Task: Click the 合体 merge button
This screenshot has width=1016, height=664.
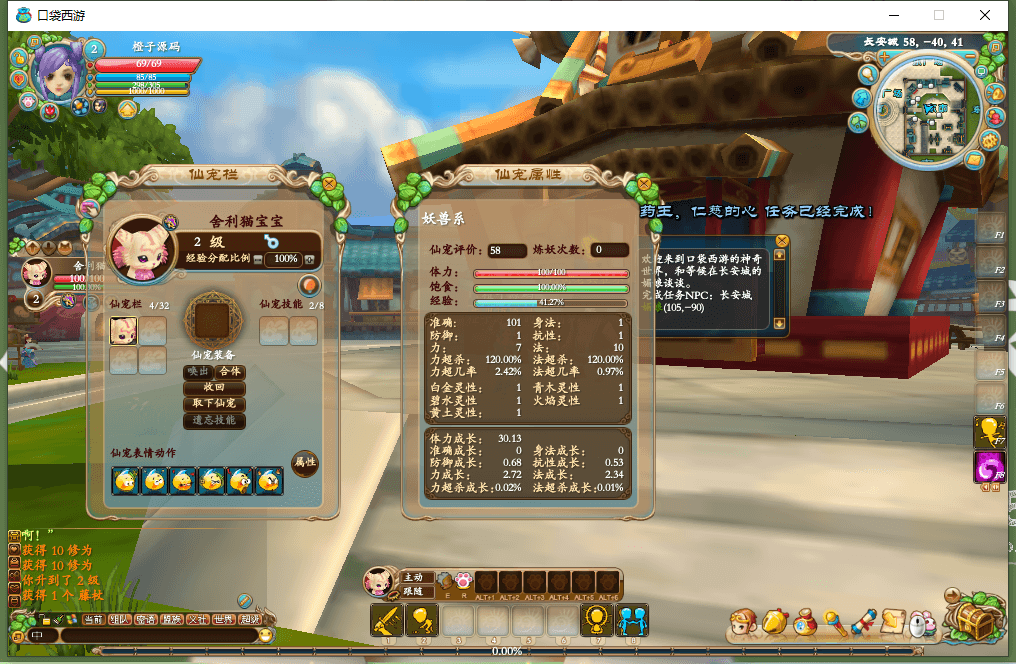Action: (231, 371)
